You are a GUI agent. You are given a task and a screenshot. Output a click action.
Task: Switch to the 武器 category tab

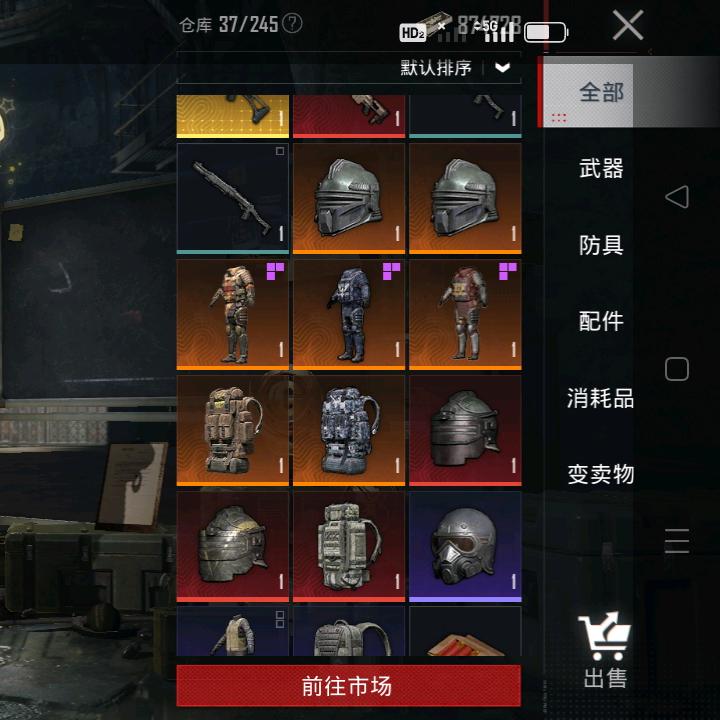tap(601, 169)
